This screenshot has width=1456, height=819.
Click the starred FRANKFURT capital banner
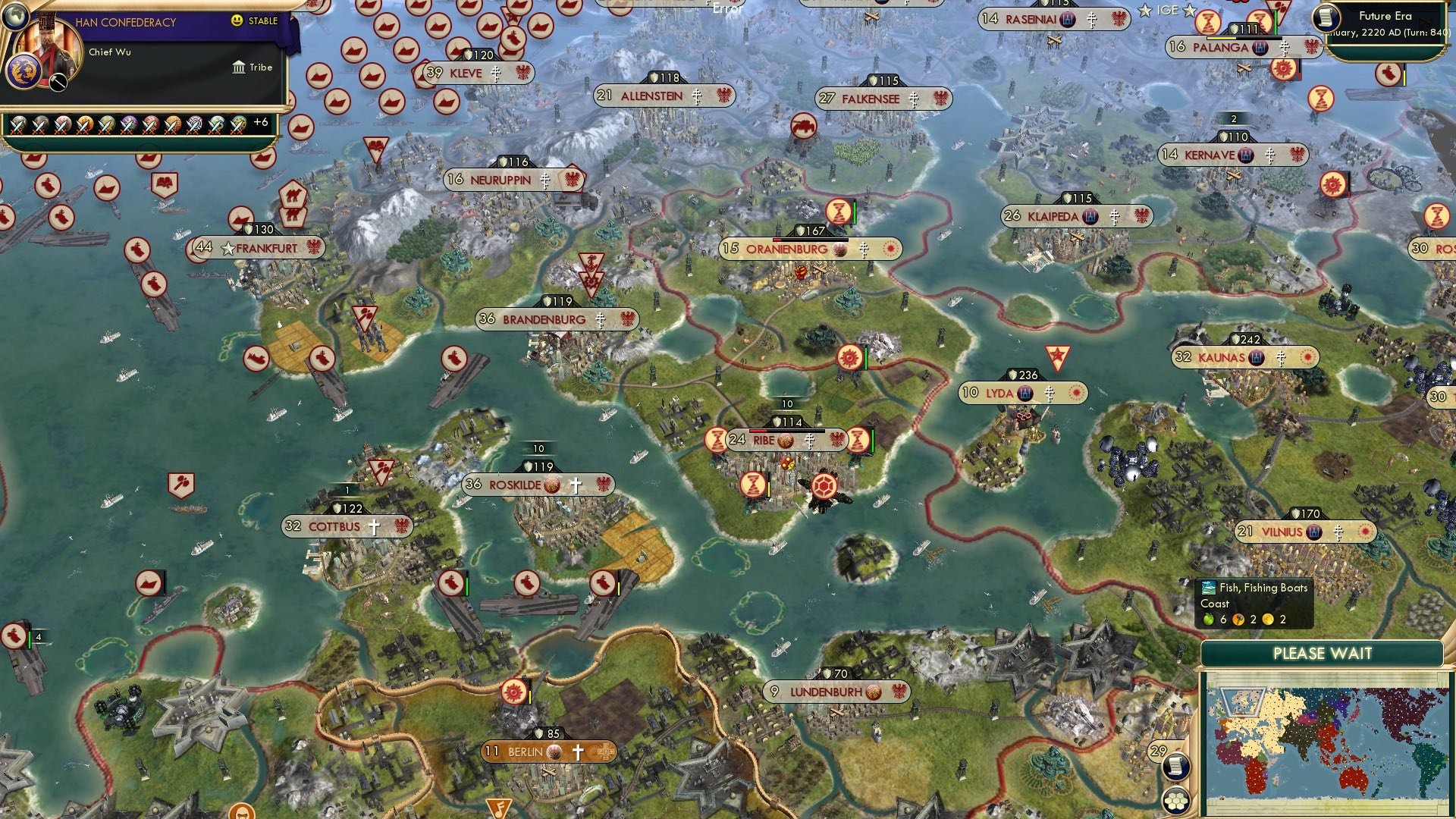coord(260,247)
